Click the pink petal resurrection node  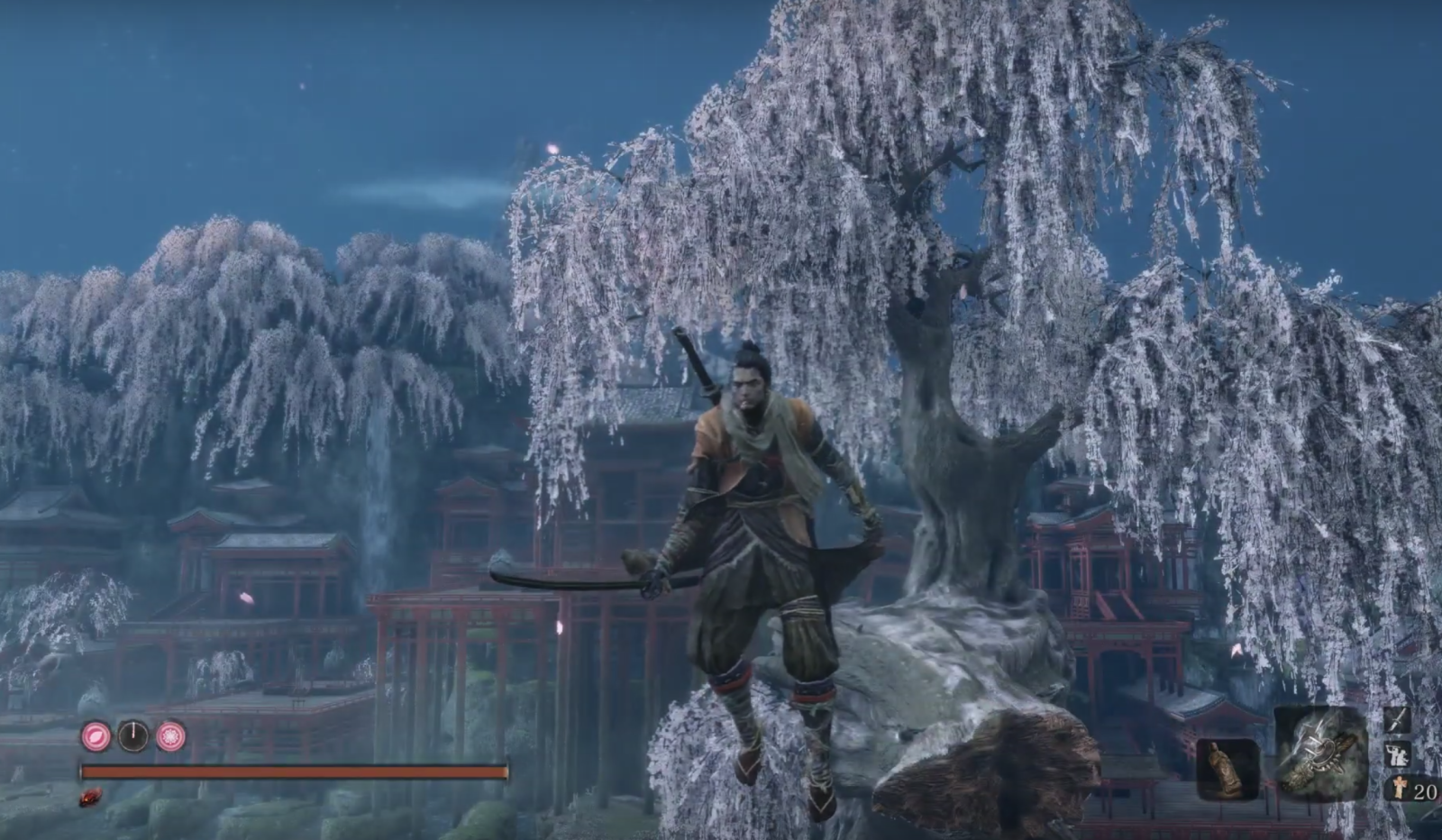click(96, 736)
